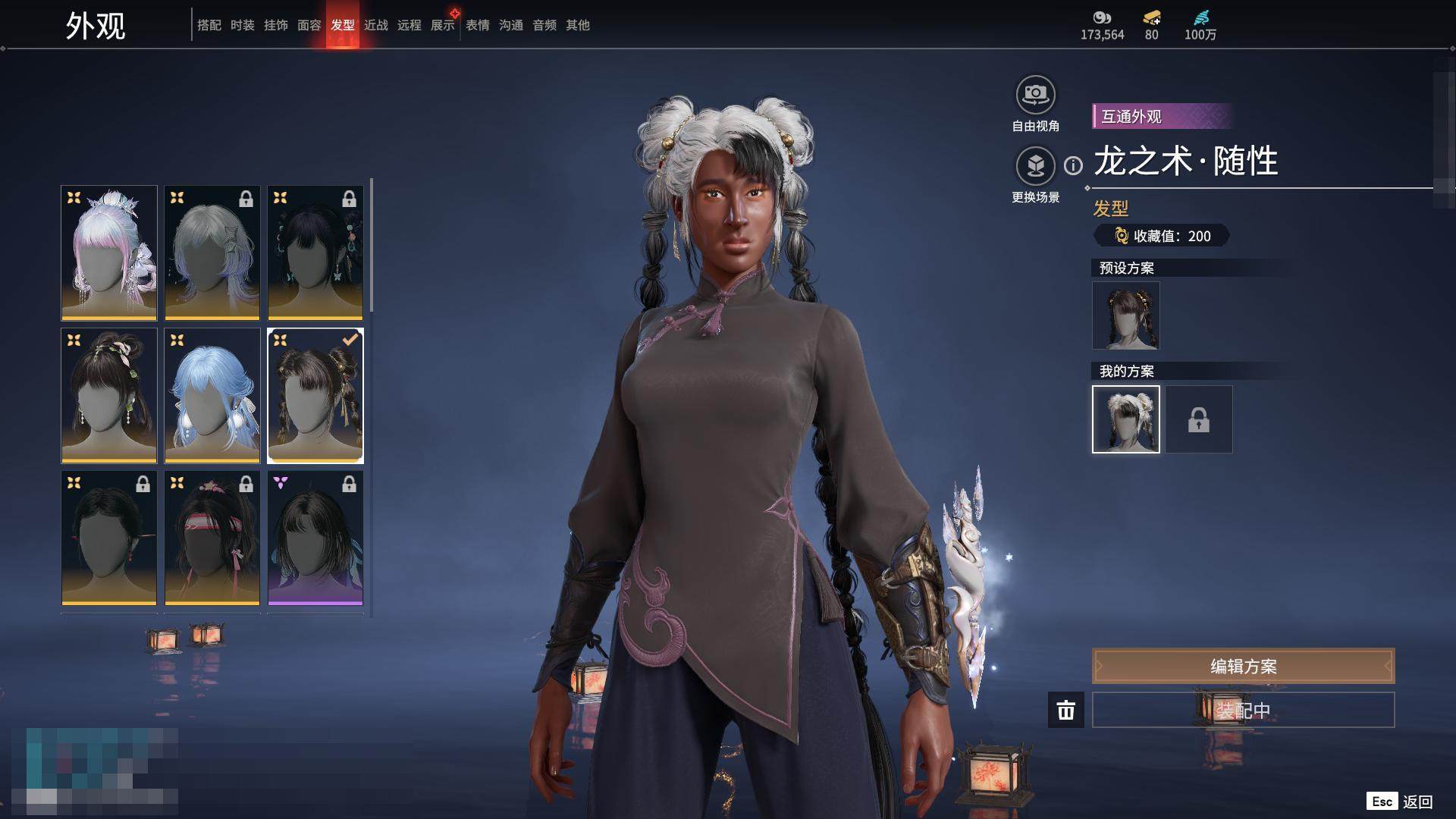Image resolution: width=1456 pixels, height=819 pixels.
Task: Select the light blue hairstyle
Action: click(212, 395)
